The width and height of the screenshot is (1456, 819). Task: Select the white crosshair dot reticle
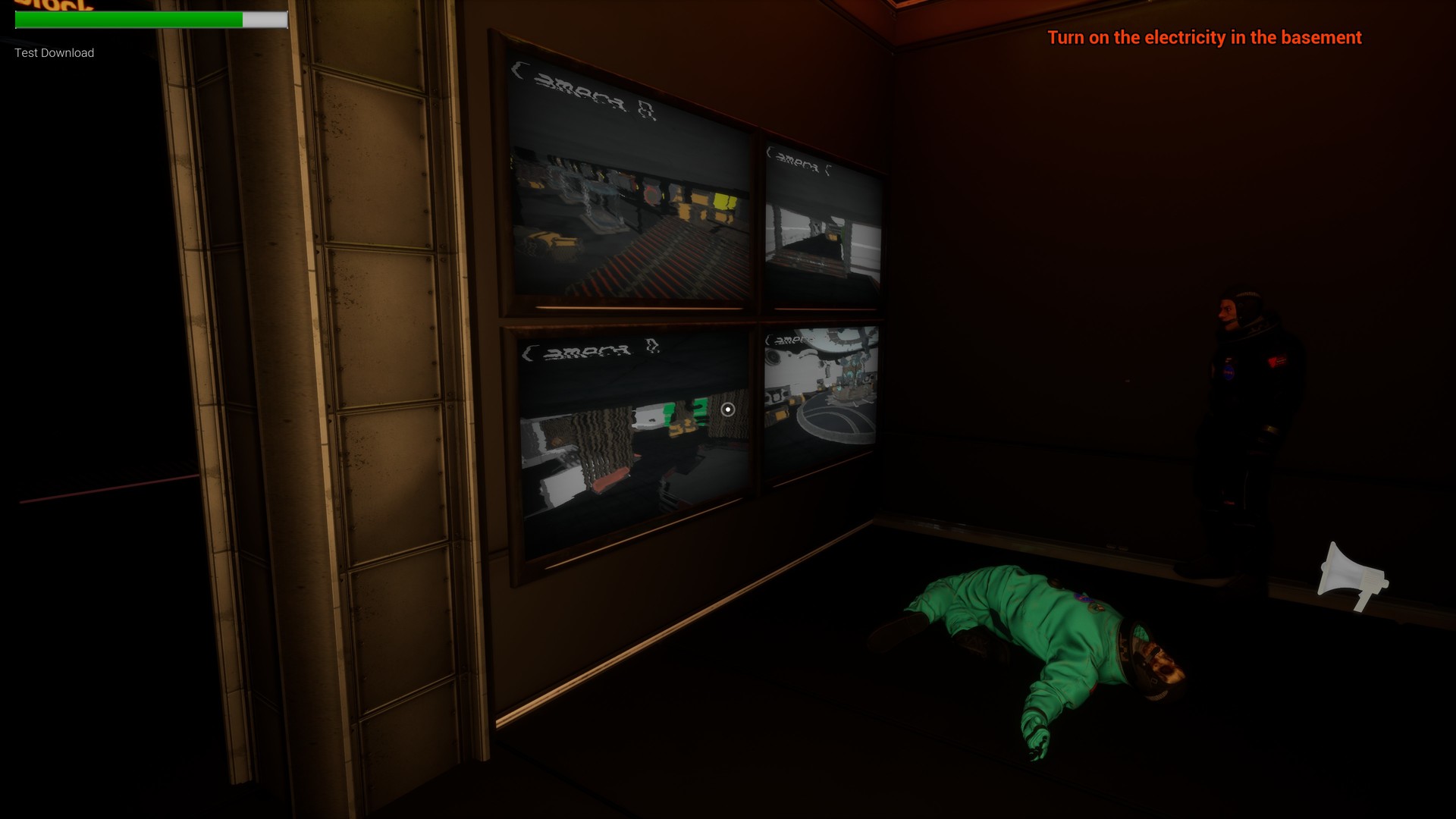[x=728, y=409]
